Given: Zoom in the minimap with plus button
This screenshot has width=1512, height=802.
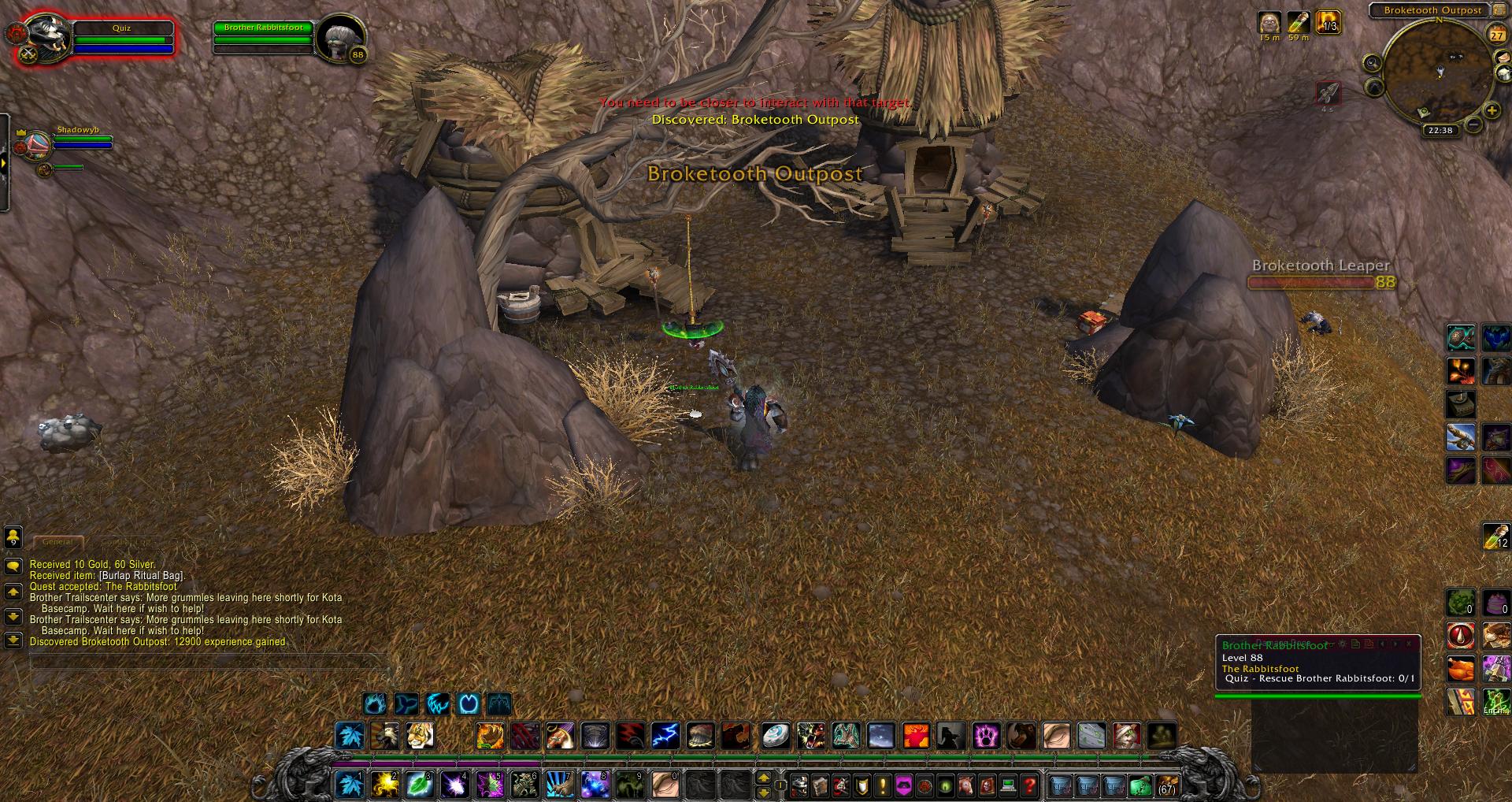Looking at the screenshot, I should [1492, 111].
